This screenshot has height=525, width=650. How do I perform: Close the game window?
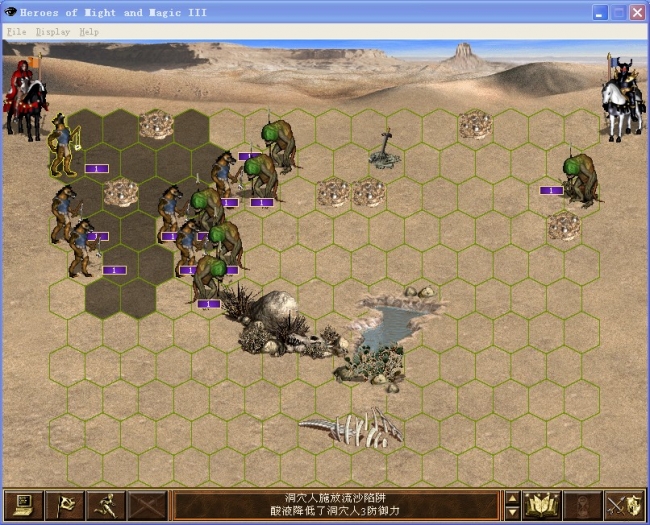coord(637,13)
